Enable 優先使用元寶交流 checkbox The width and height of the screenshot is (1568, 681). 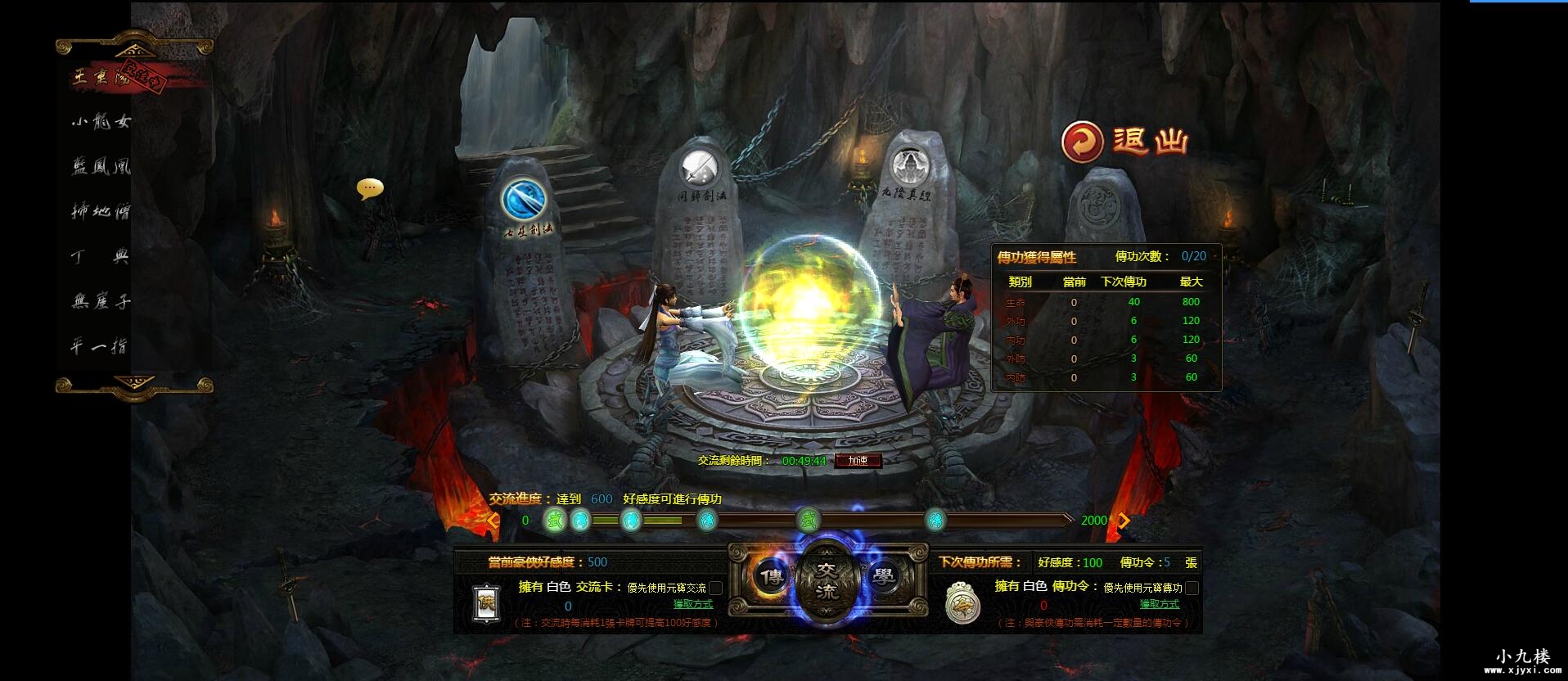(714, 589)
